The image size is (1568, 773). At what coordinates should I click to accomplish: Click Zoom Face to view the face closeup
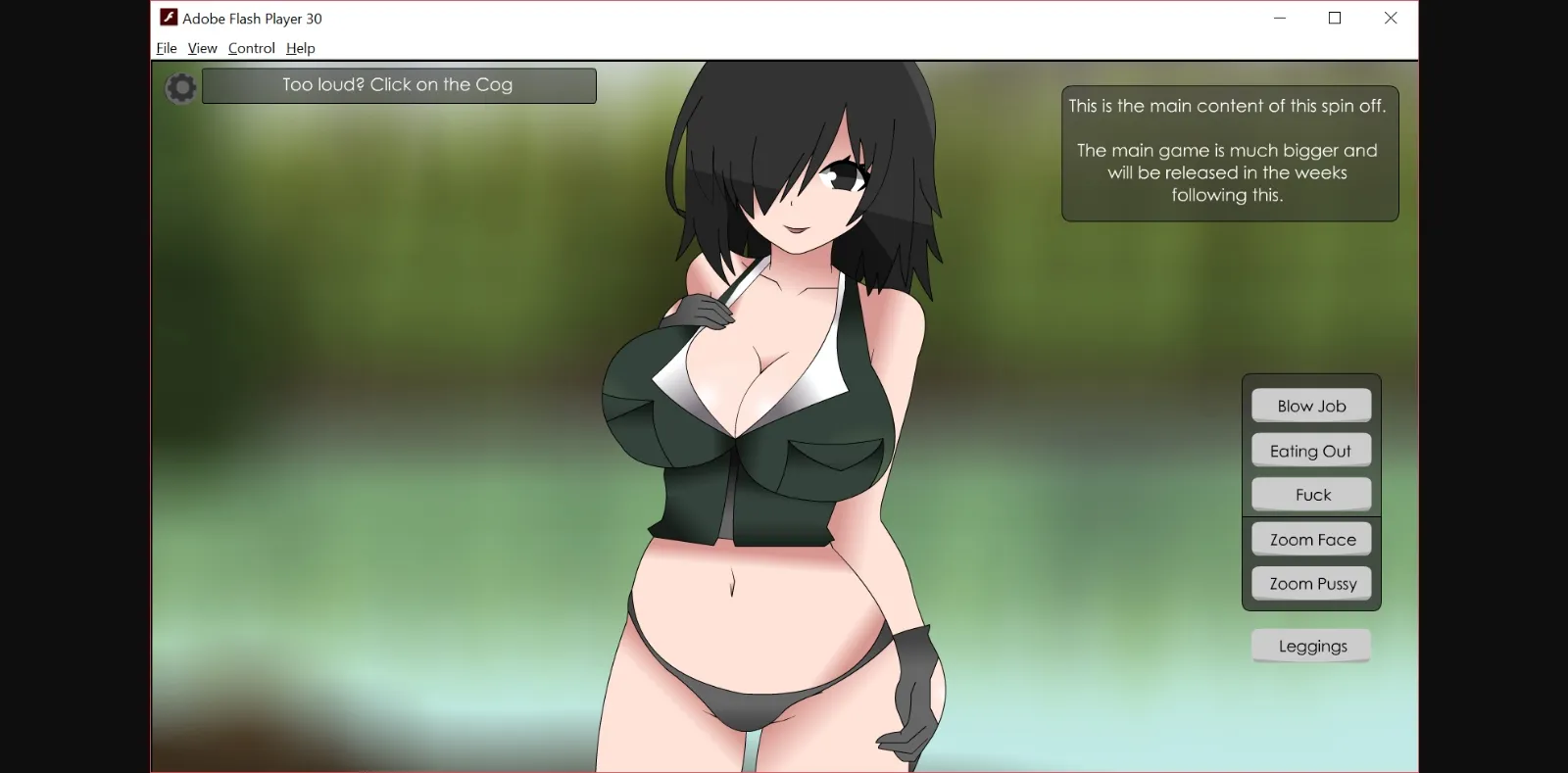[1310, 538]
